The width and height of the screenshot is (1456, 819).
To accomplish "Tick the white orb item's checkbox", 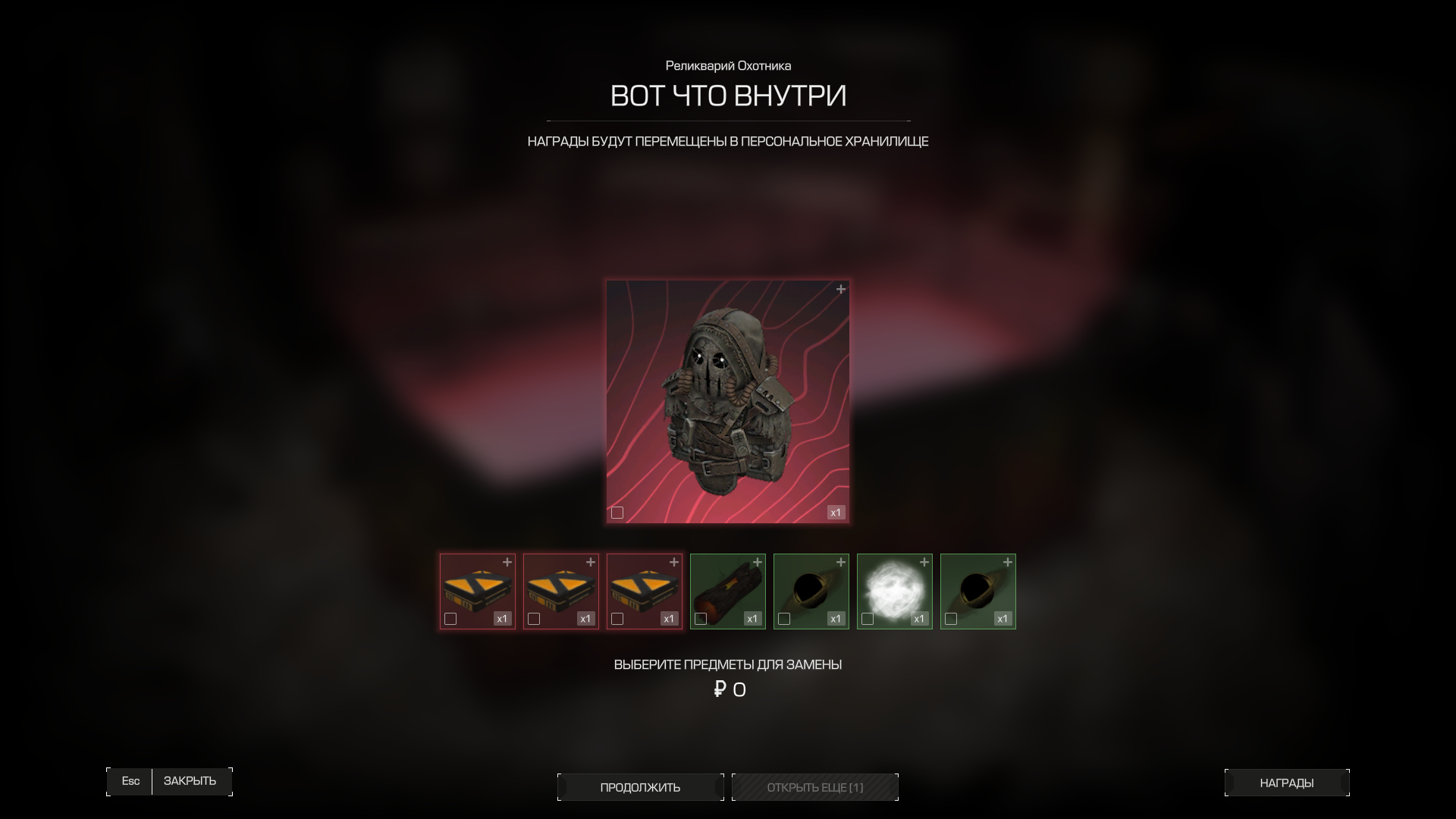I will pos(868,619).
